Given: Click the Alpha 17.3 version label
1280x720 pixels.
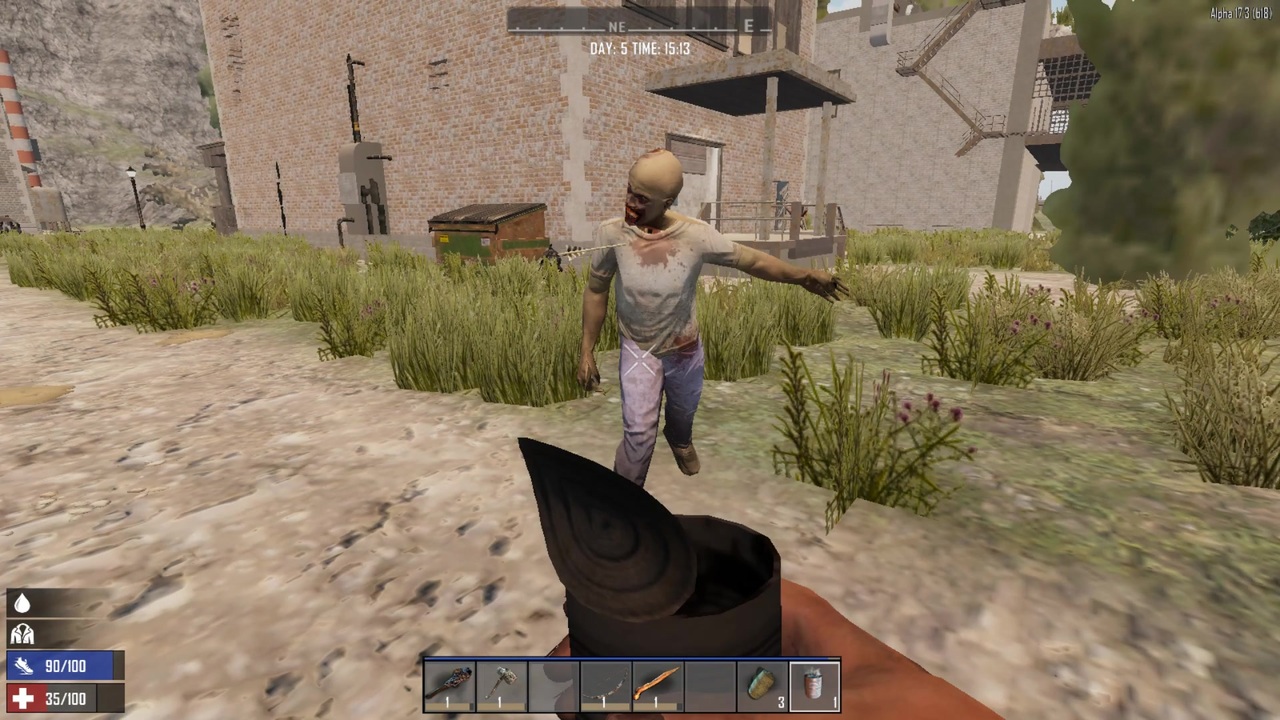Looking at the screenshot, I should pos(1240,12).
